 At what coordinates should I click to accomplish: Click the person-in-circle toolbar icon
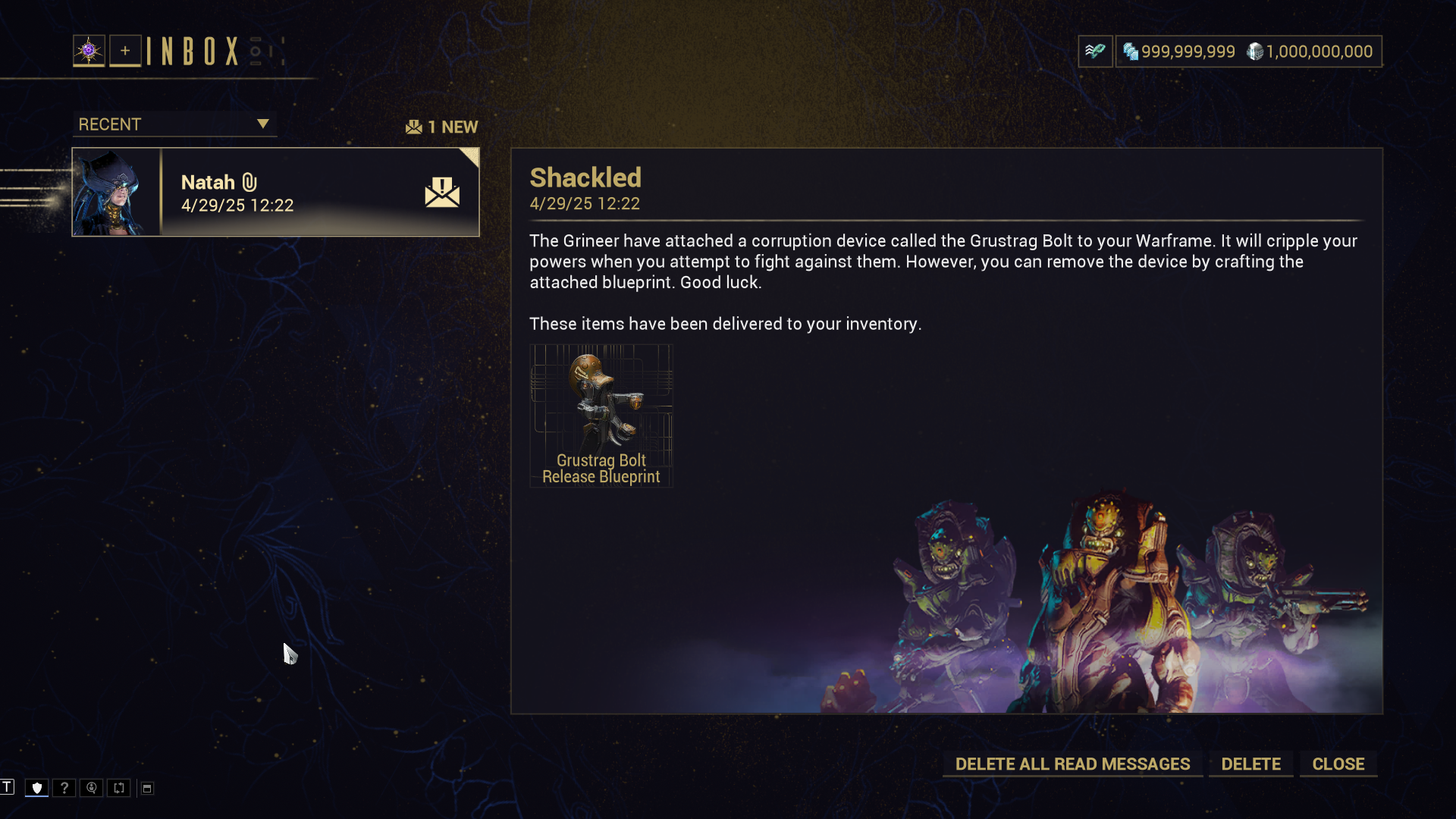[x=92, y=788]
